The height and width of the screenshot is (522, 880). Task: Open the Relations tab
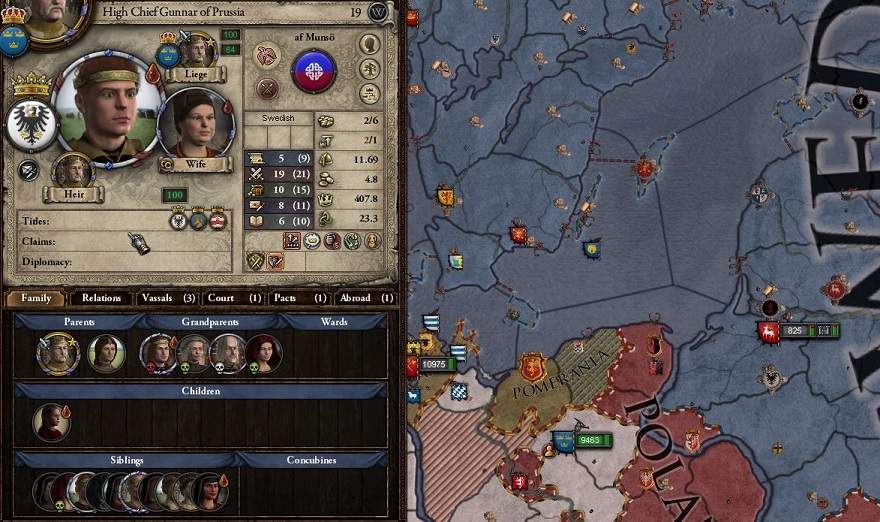tap(101, 298)
